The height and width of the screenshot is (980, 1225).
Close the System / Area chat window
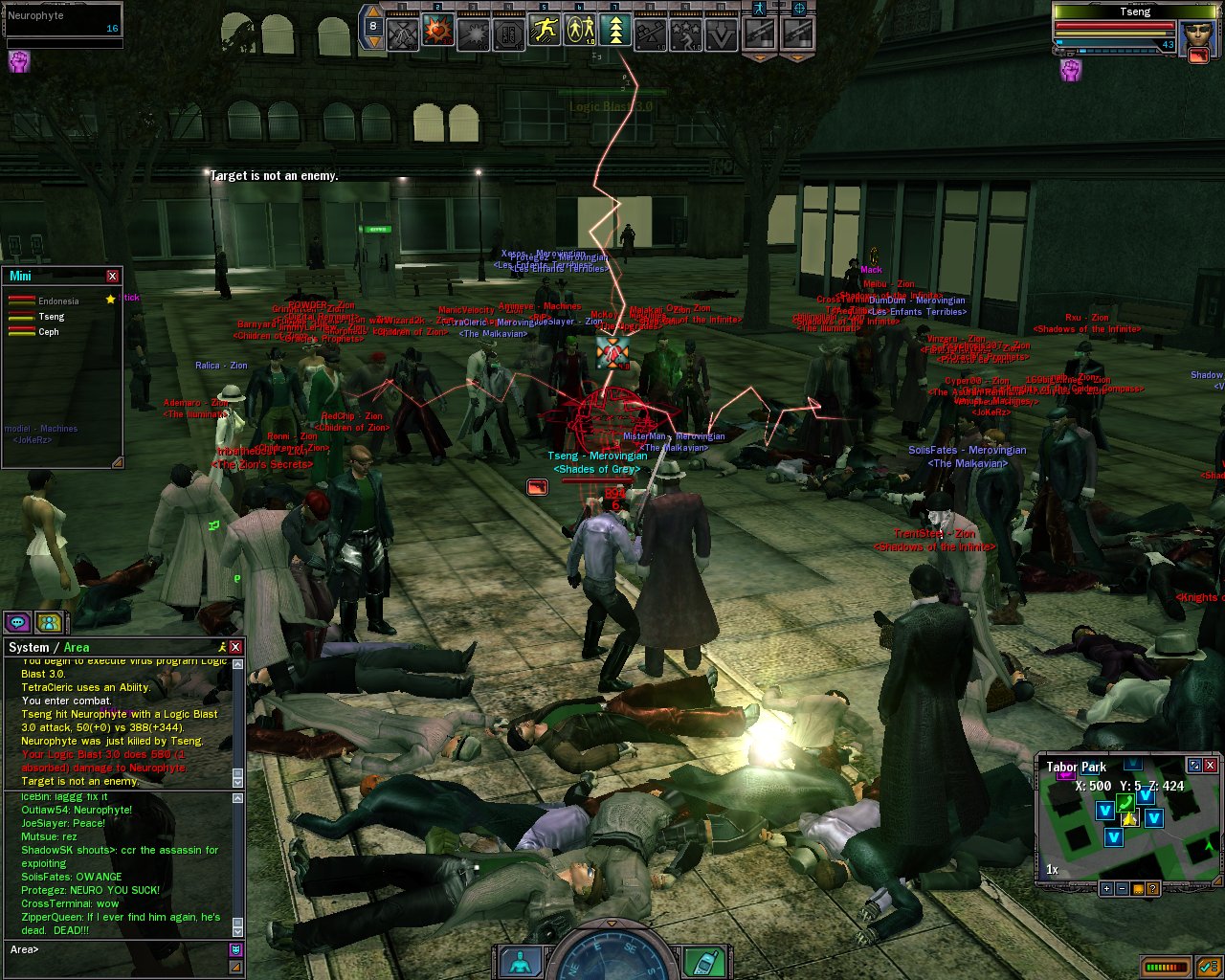(235, 647)
